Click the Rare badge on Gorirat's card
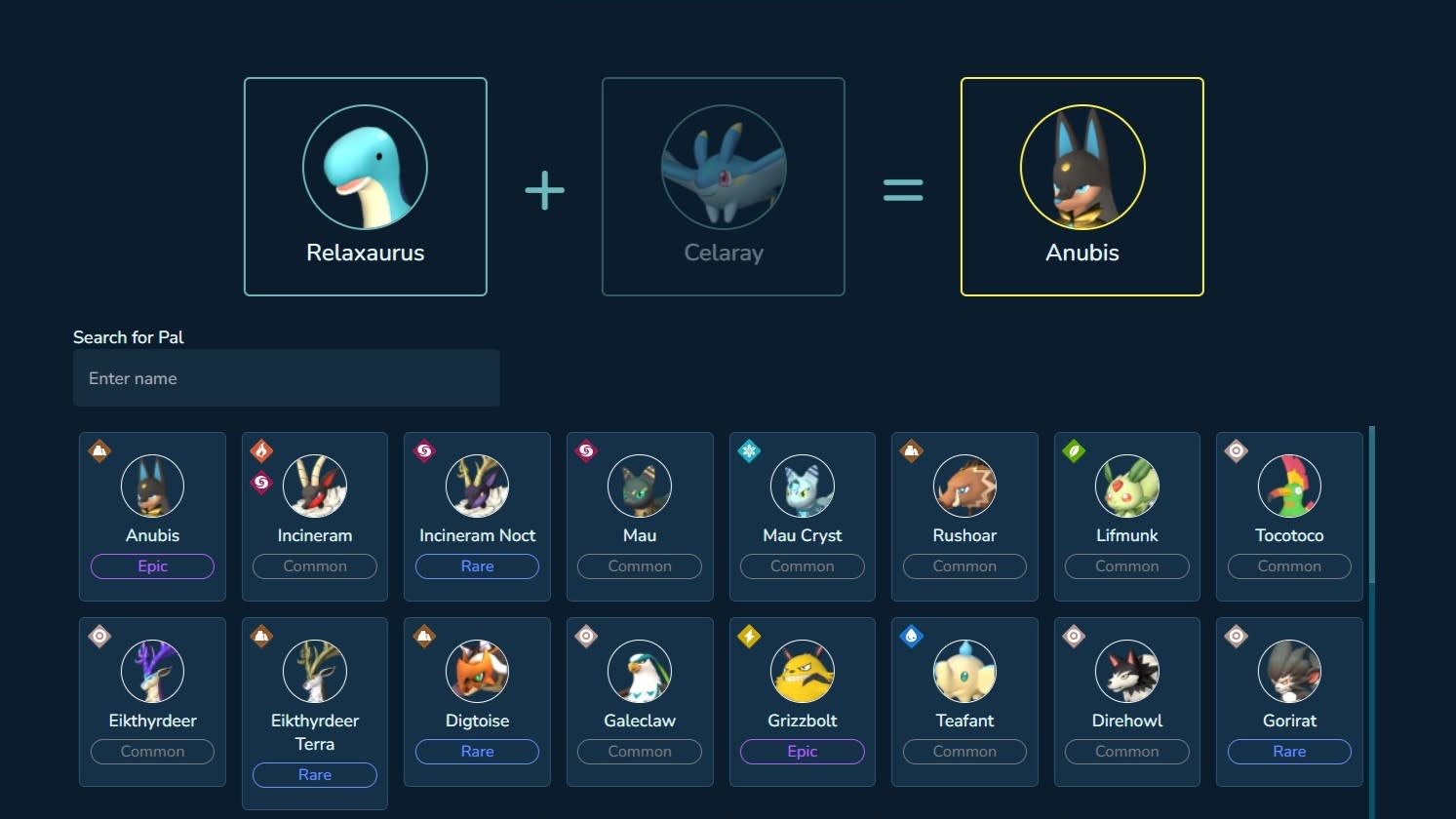 [1289, 752]
